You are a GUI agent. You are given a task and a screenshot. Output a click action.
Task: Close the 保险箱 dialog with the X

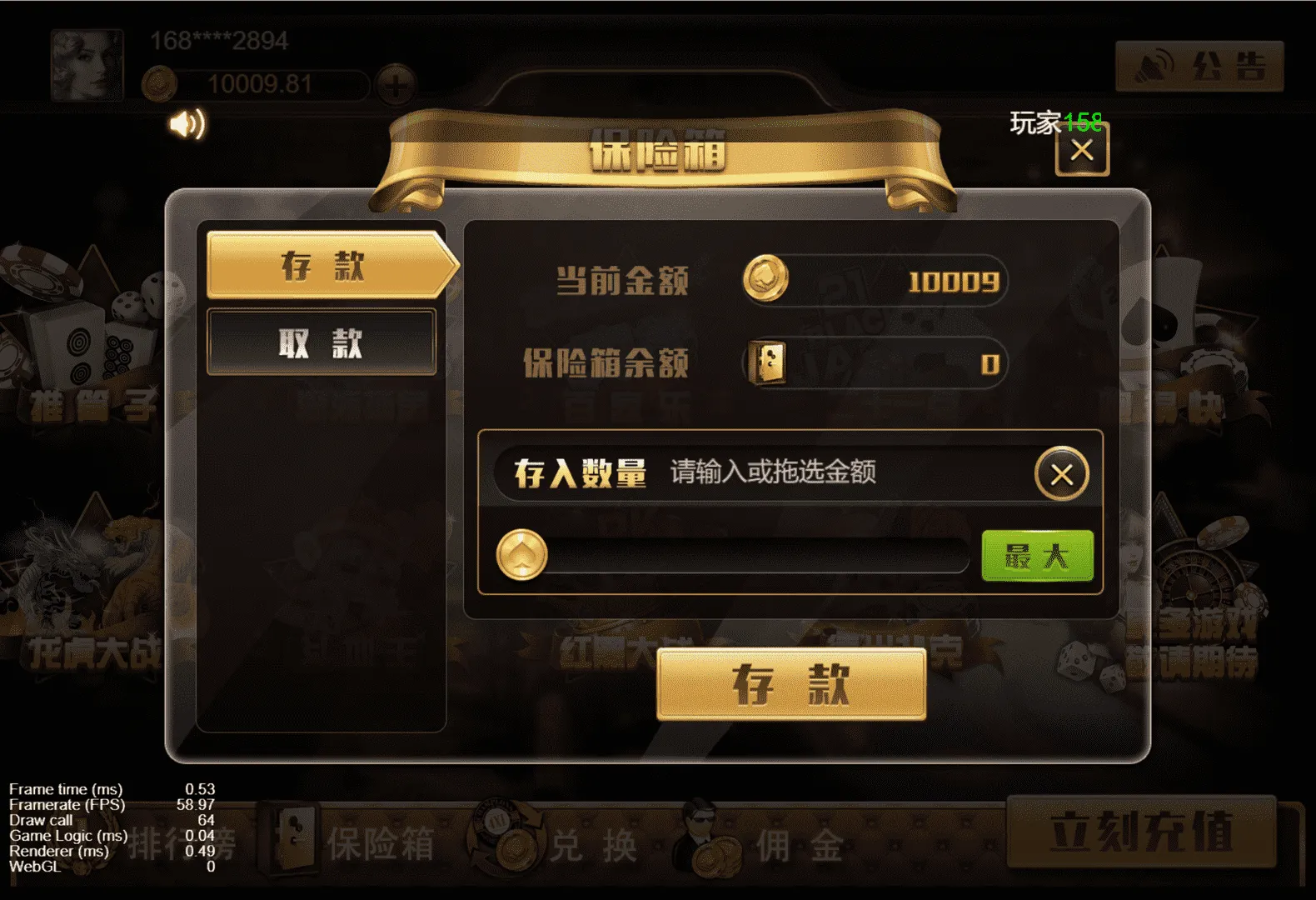pyautogui.click(x=1084, y=151)
